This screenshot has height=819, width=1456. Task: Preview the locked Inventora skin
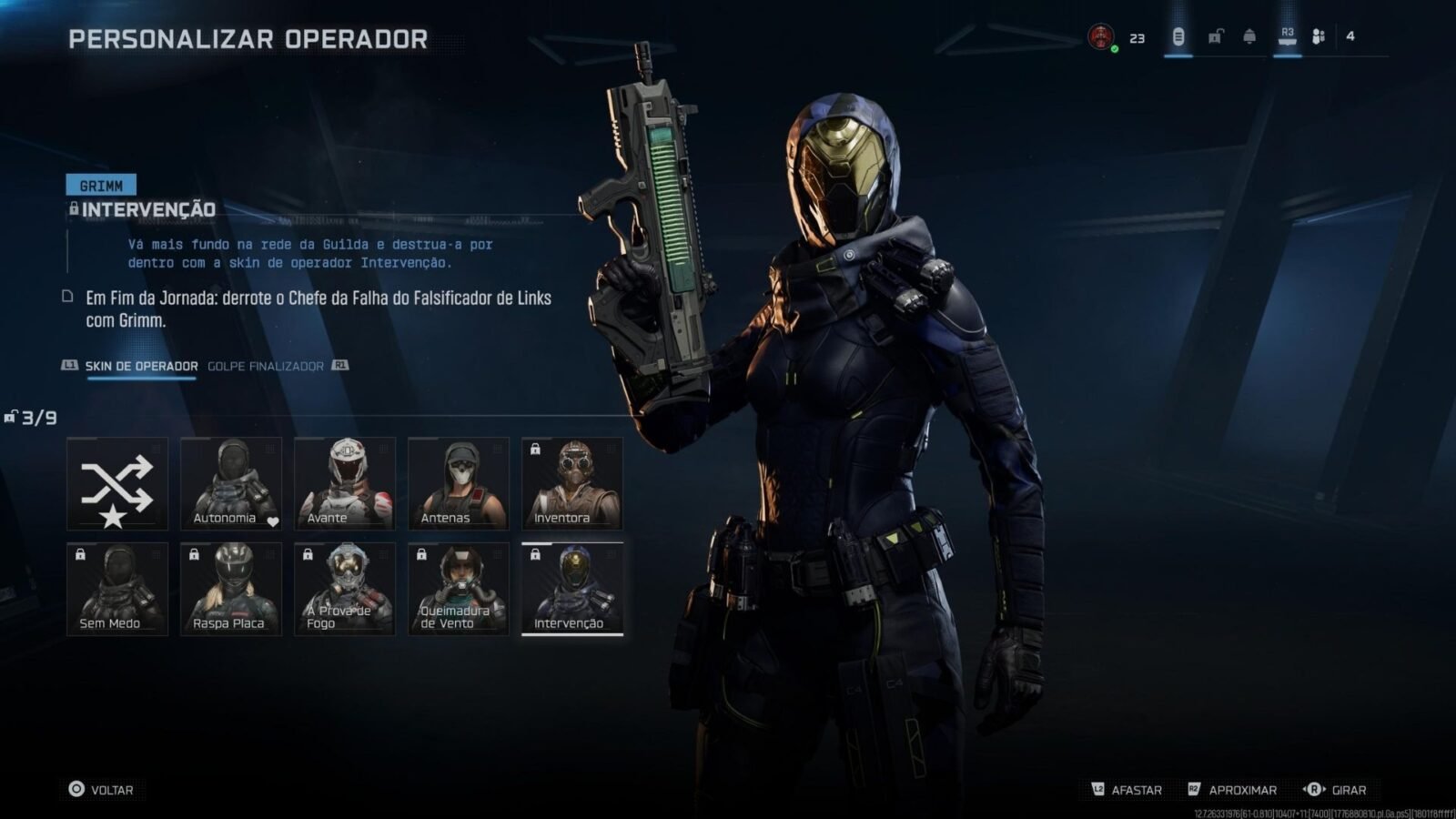coord(572,483)
